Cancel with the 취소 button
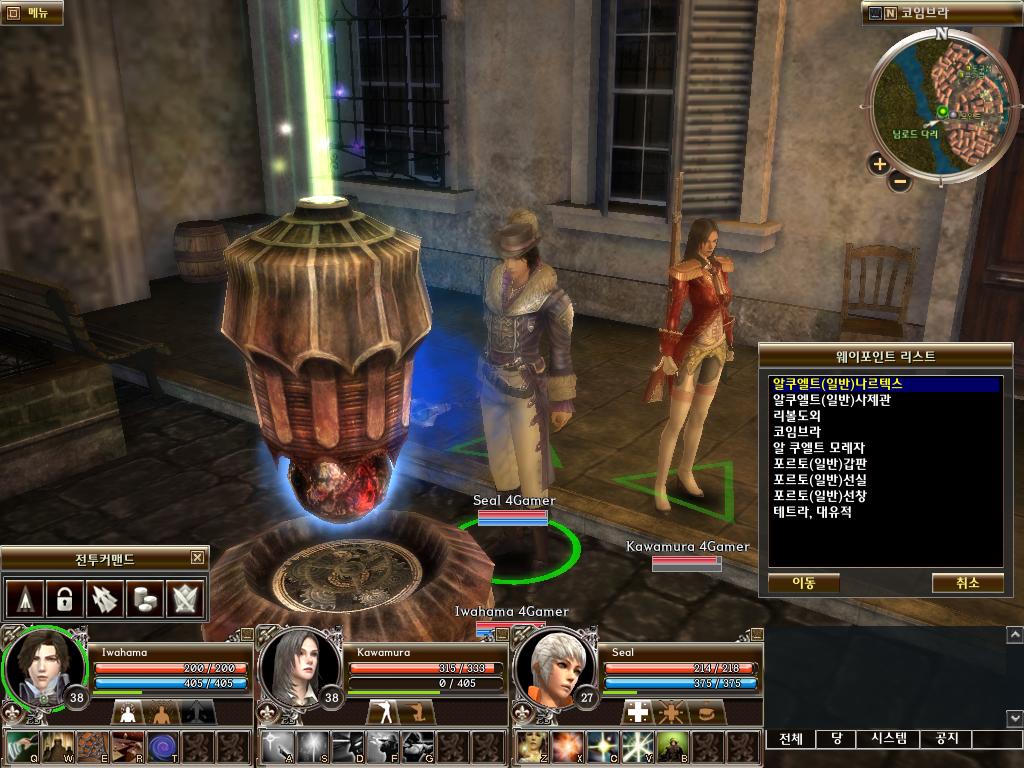 tap(967, 582)
